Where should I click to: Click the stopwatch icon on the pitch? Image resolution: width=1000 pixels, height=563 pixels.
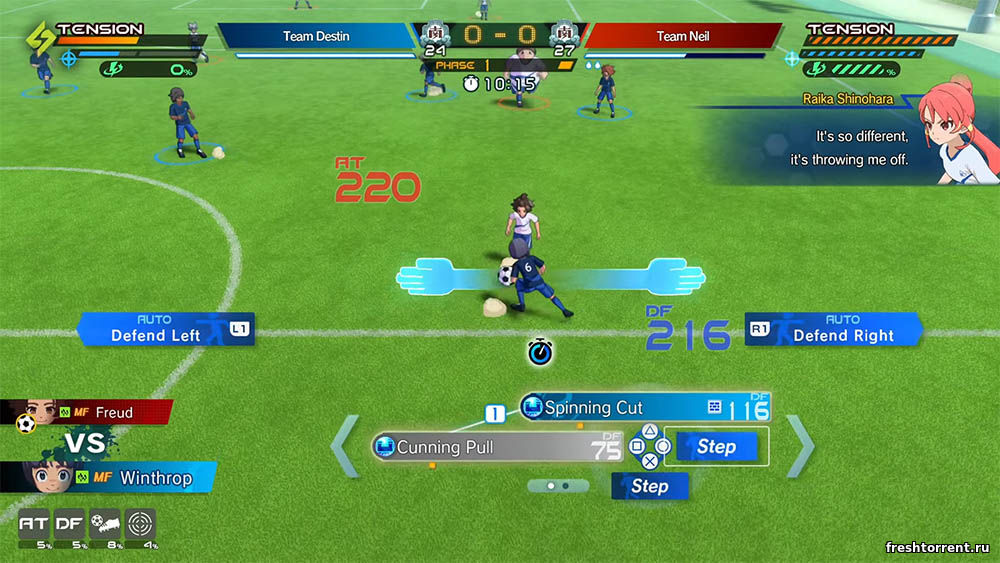(541, 351)
